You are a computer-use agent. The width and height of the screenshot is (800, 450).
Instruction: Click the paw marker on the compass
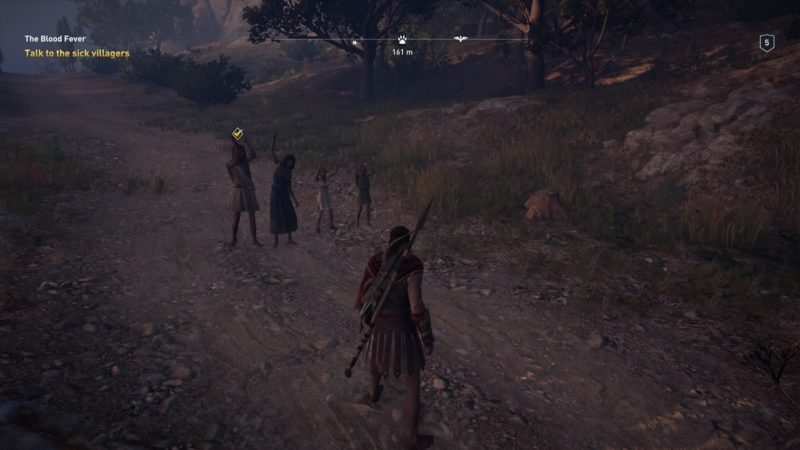(x=402, y=41)
